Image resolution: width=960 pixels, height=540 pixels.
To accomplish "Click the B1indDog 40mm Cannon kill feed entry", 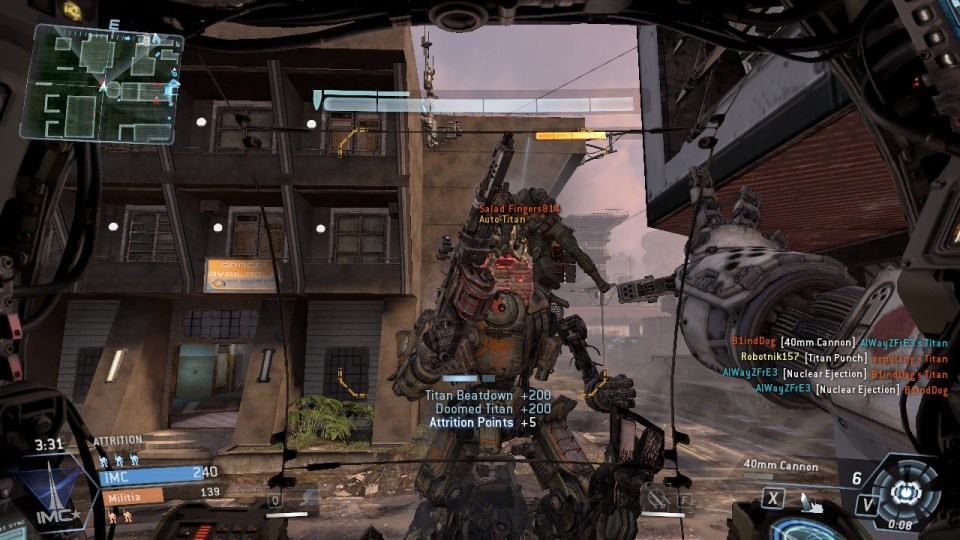I will (838, 342).
